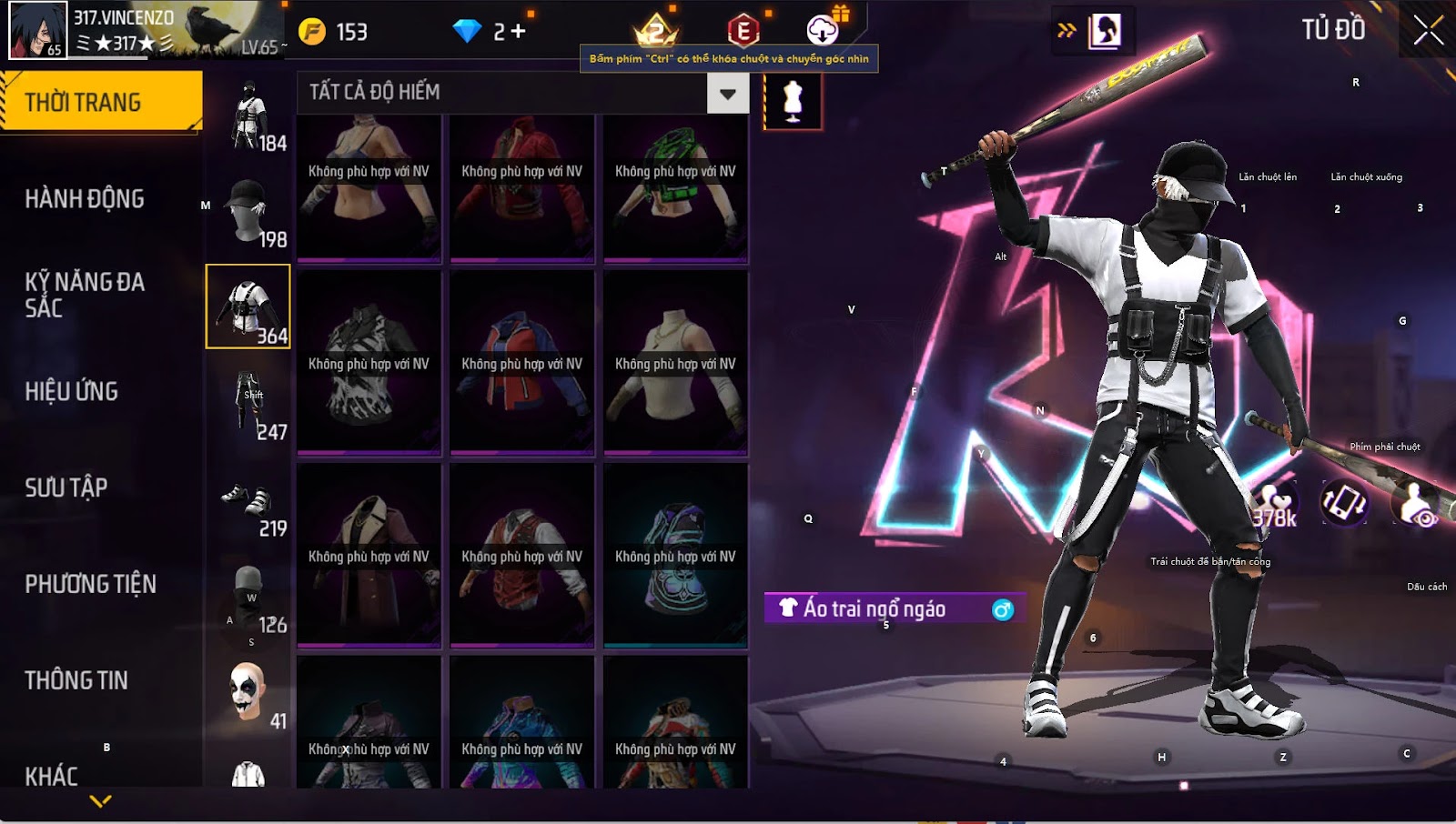Image resolution: width=1456 pixels, height=824 pixels.
Task: Switch to HÀNH ĐỘNG menu
Action: [85, 198]
